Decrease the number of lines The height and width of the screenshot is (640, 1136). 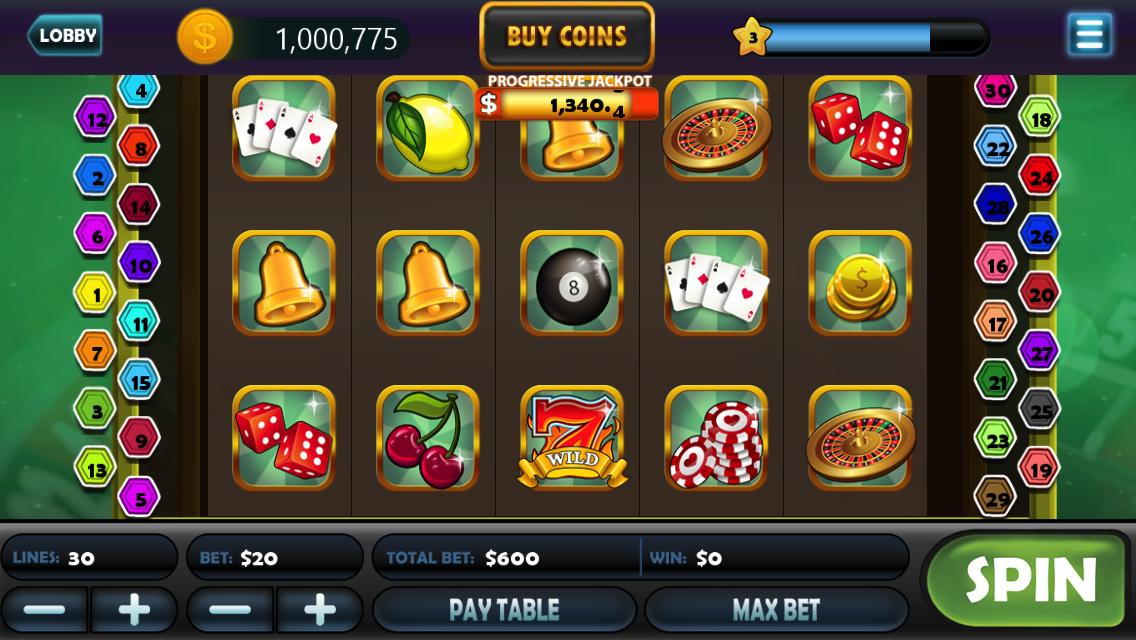click(x=44, y=609)
